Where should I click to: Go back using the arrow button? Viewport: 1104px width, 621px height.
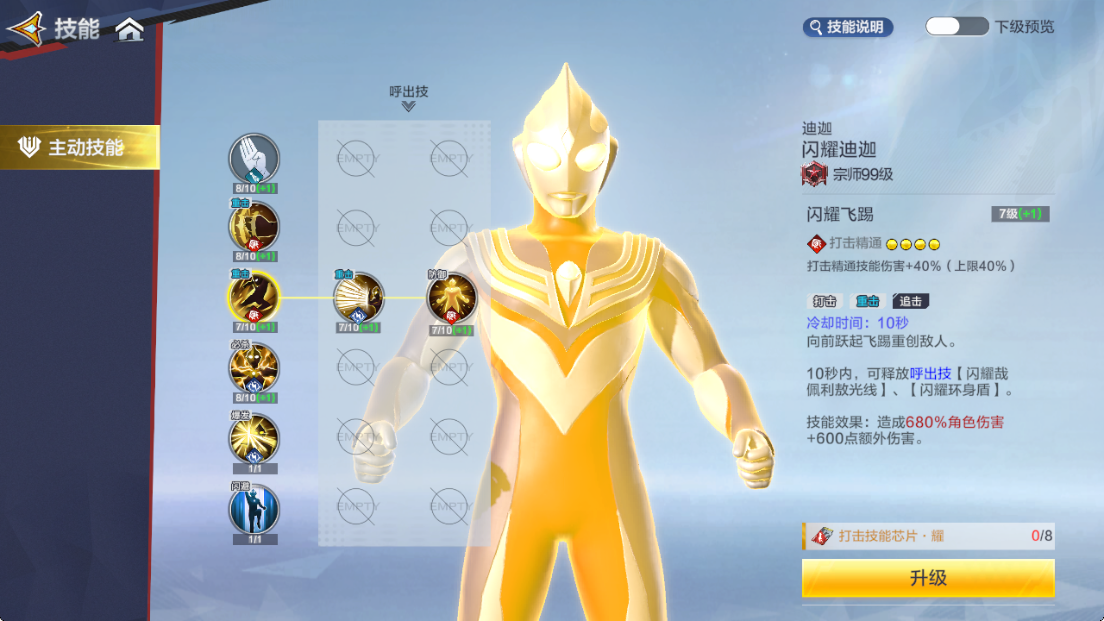[x=26, y=29]
